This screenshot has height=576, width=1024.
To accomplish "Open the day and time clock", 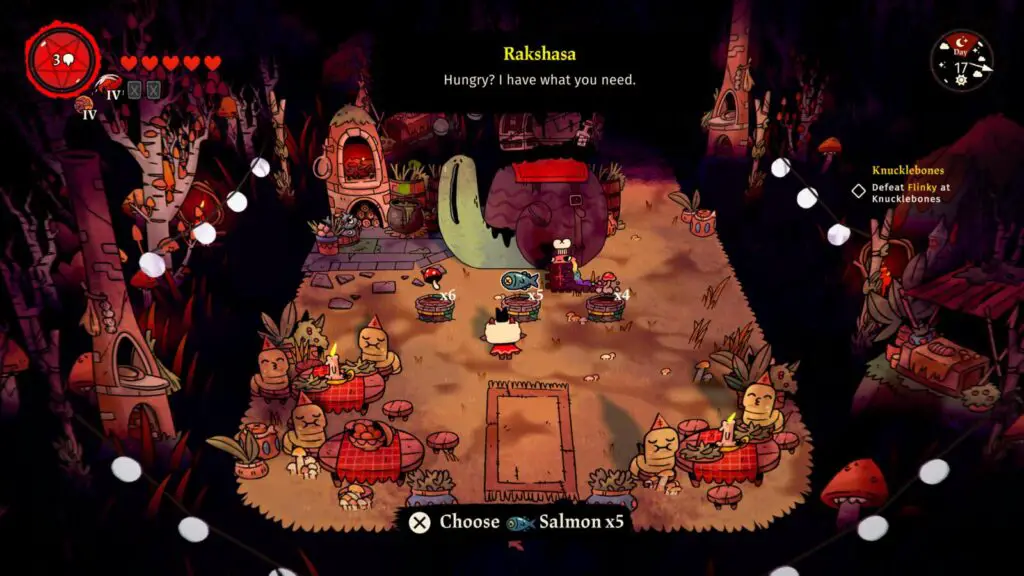I will point(961,61).
